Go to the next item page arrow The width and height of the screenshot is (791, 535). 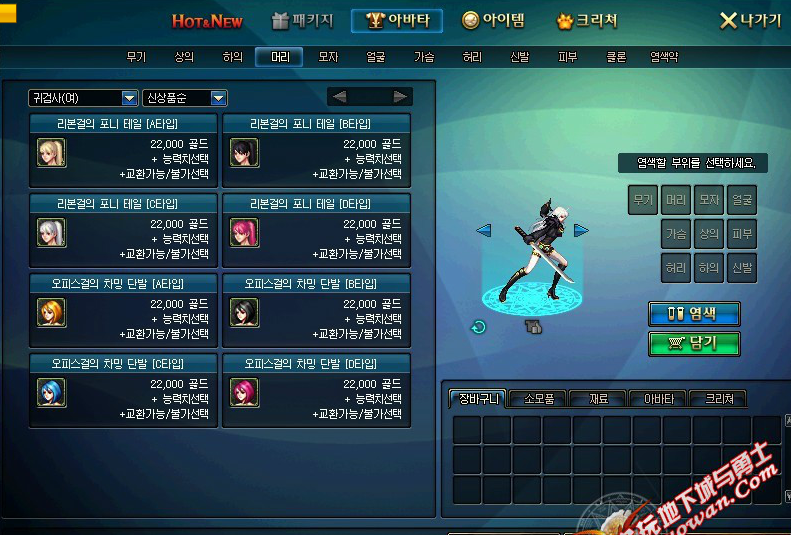[400, 97]
